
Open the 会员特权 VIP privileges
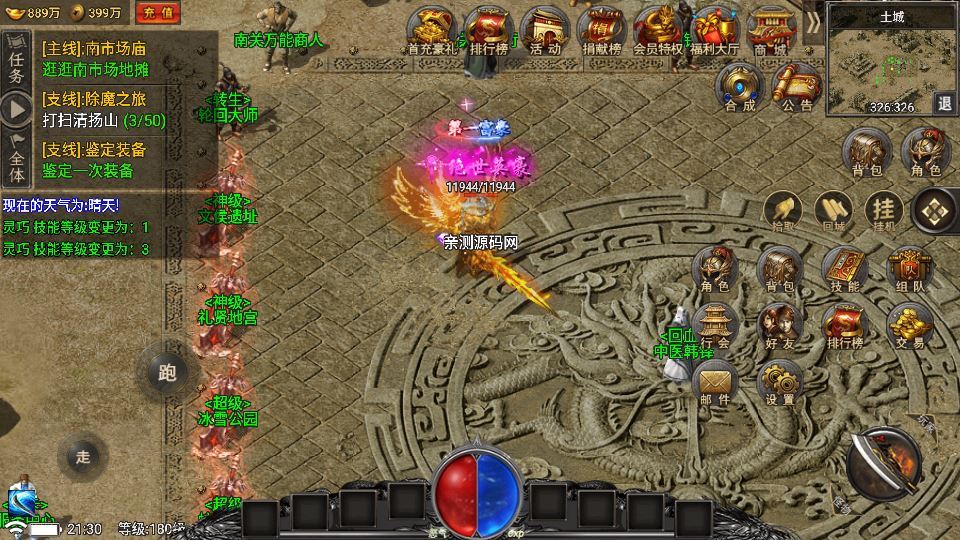pyautogui.click(x=658, y=31)
